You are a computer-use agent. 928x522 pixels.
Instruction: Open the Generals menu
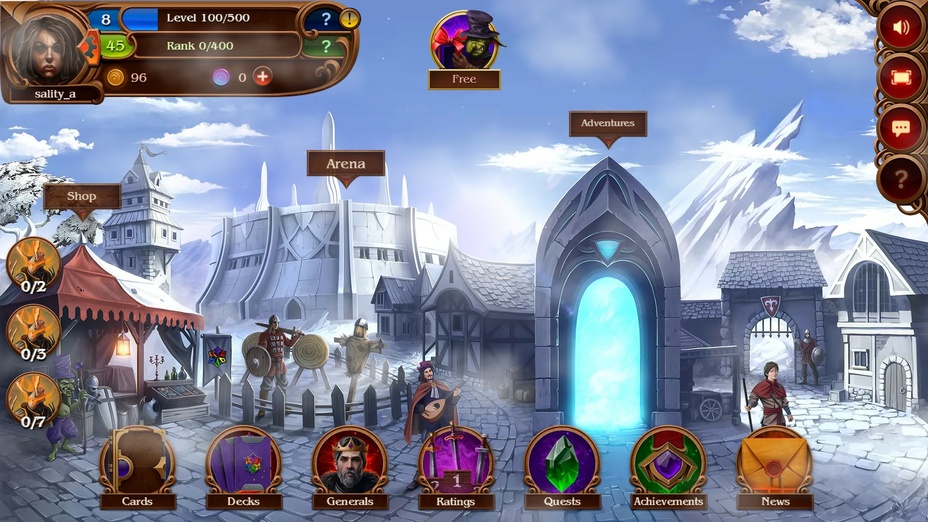coord(349,463)
